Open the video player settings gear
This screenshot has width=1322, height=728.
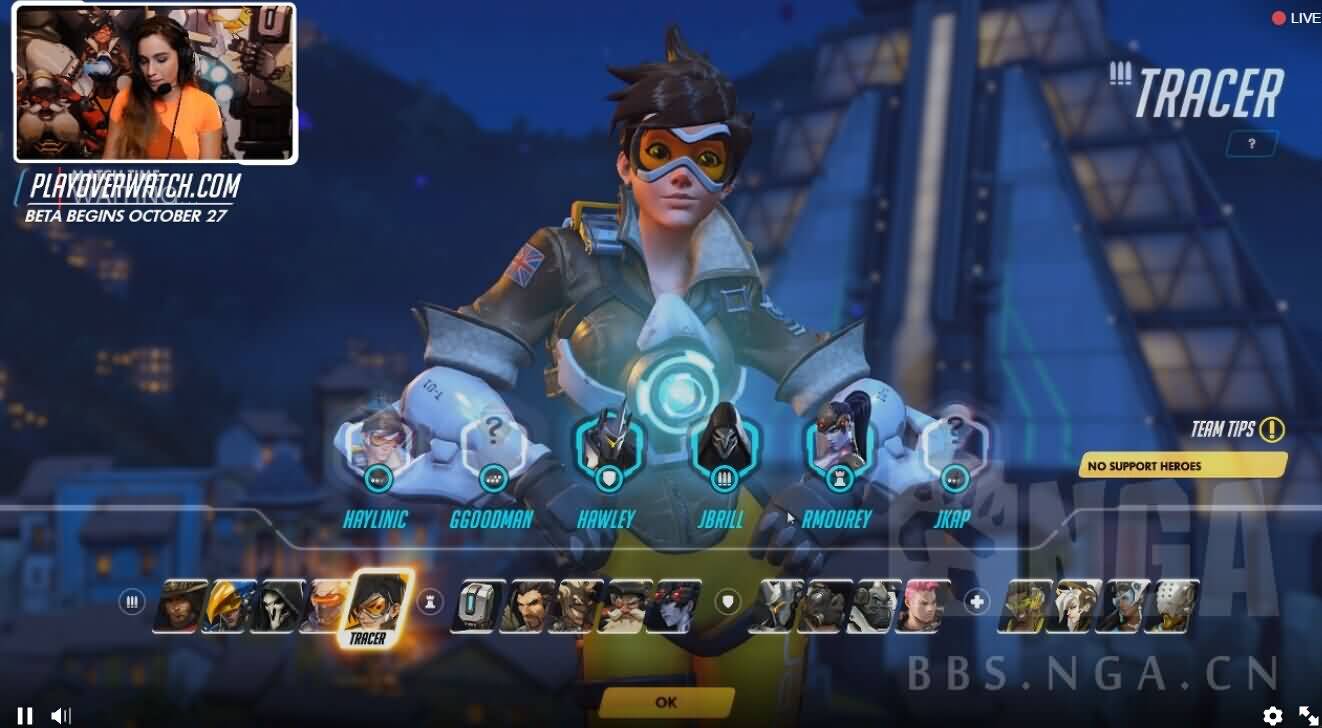(1272, 715)
